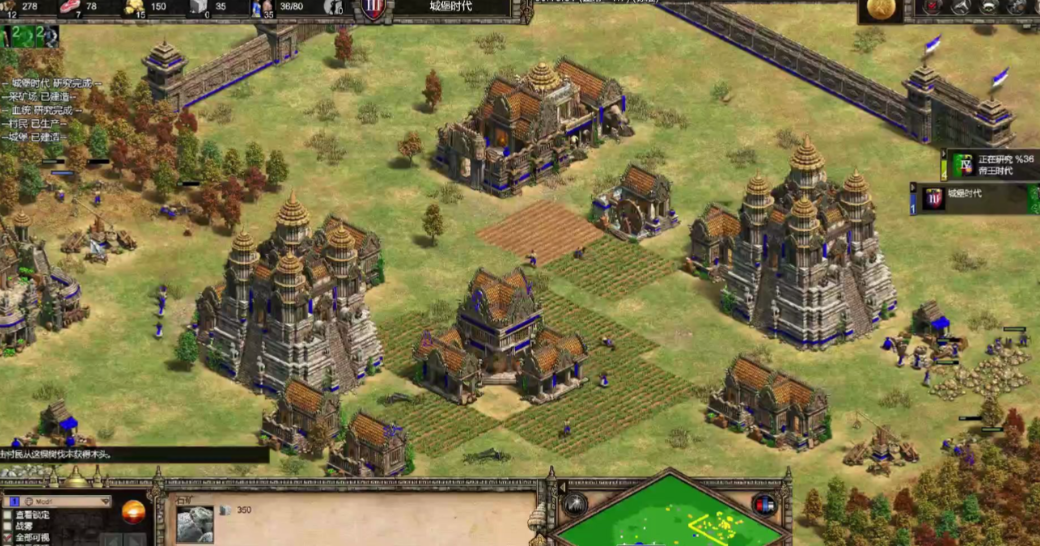The image size is (1040, 546).
Task: Click the gold resource icon in the top bar
Action: [133, 7]
